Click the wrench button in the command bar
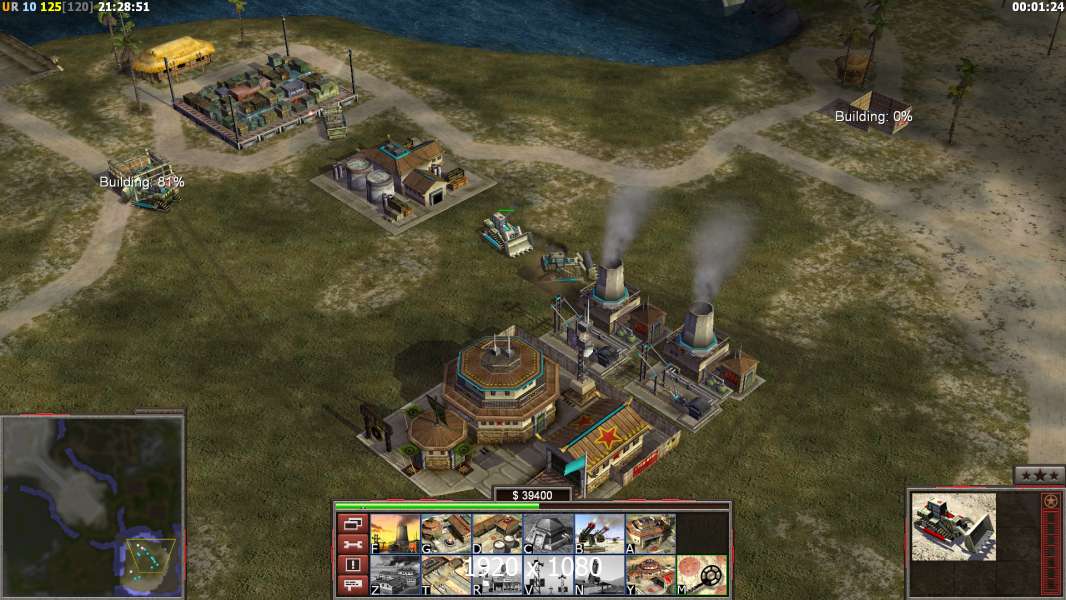Screen dimensions: 1066x600 352,544
